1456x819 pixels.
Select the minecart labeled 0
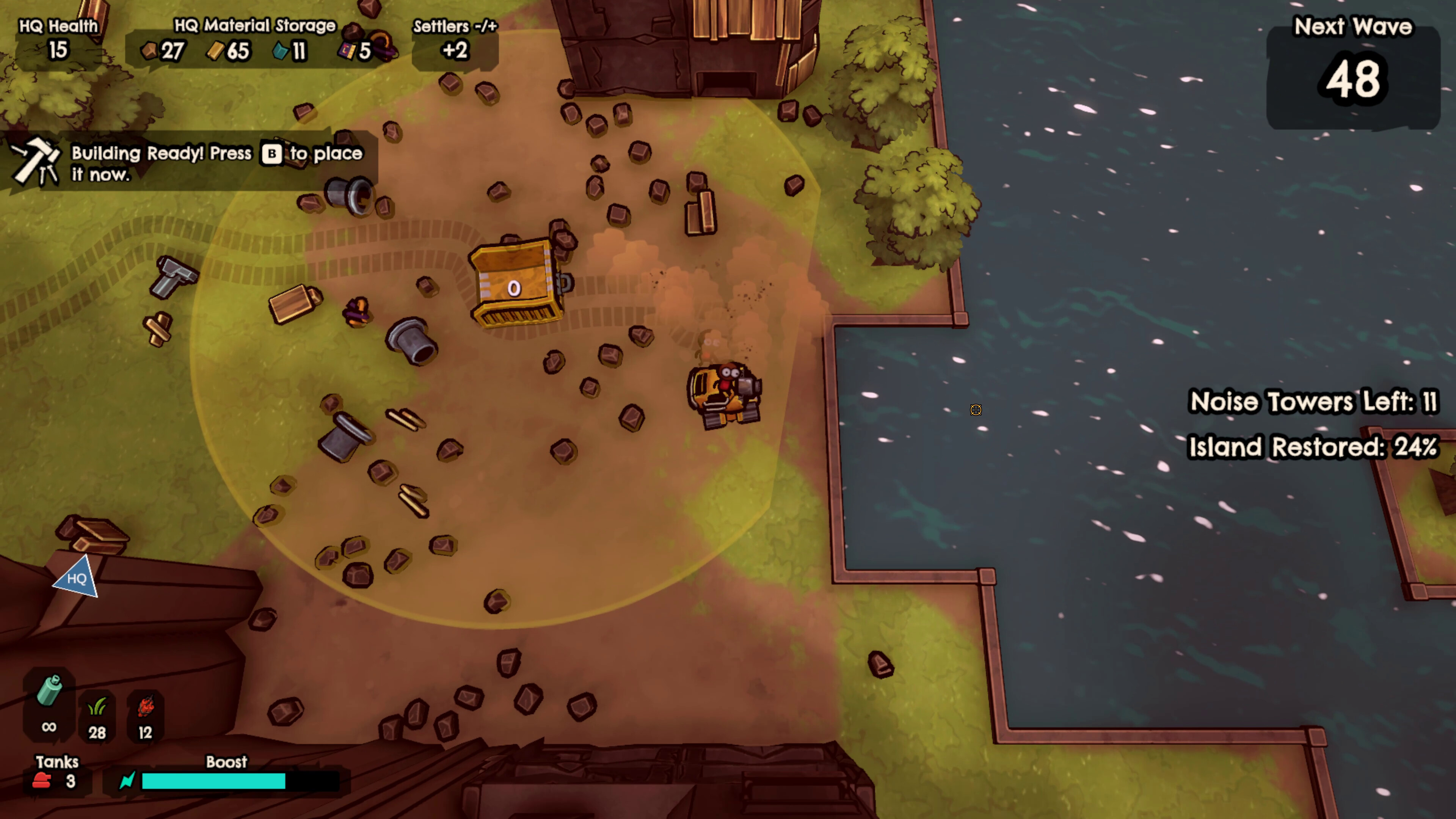click(x=516, y=282)
